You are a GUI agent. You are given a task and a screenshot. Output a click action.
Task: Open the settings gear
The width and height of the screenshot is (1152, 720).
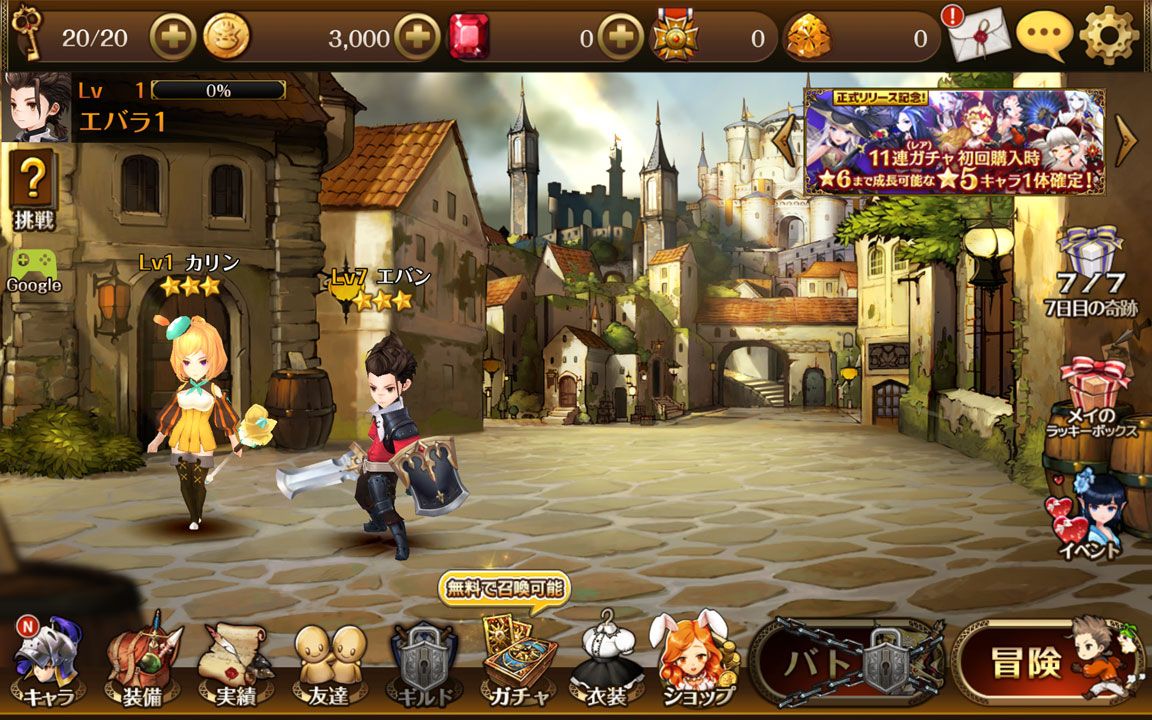point(1110,36)
